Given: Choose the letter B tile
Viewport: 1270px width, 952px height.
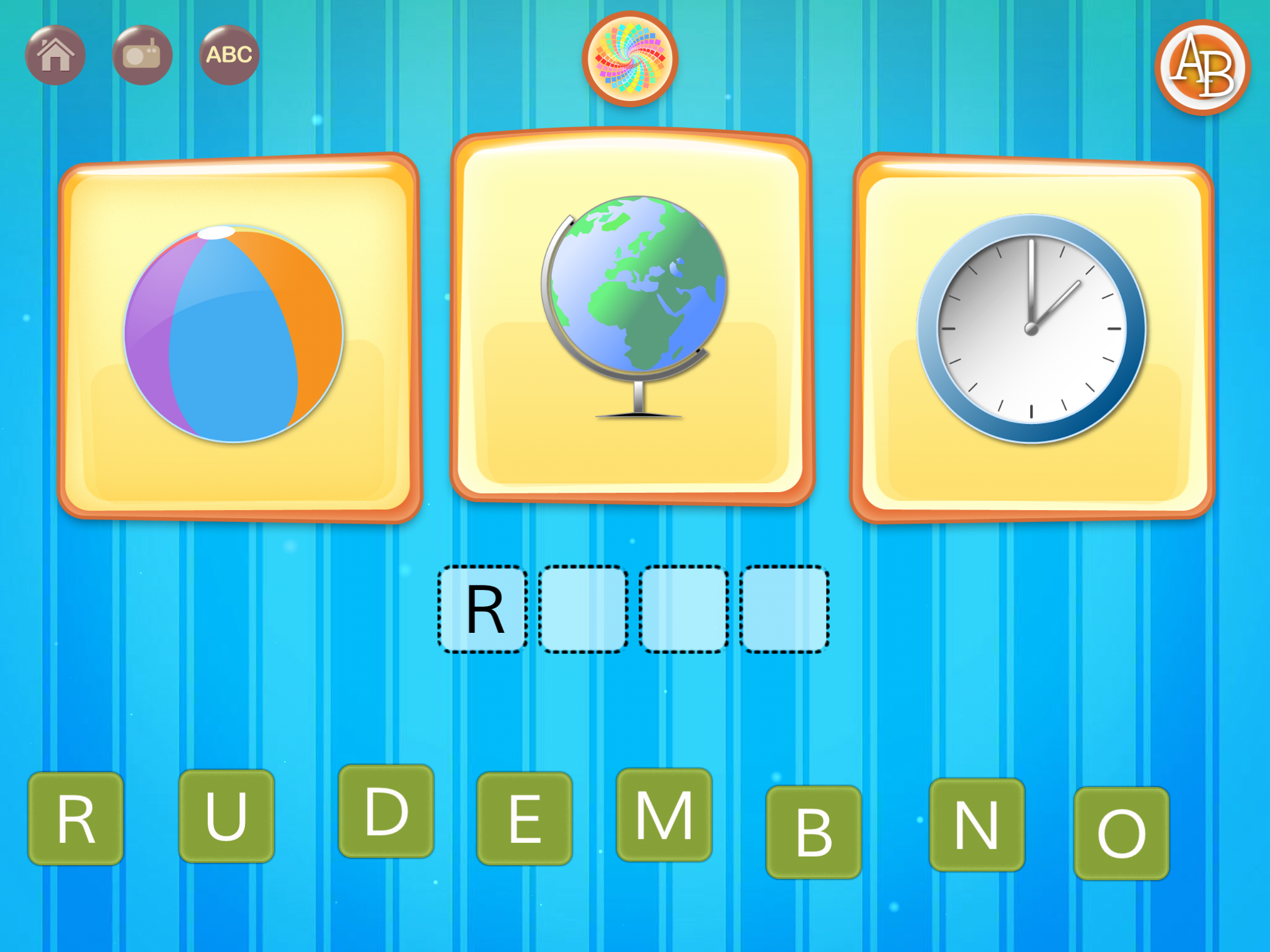Looking at the screenshot, I should point(814,832).
